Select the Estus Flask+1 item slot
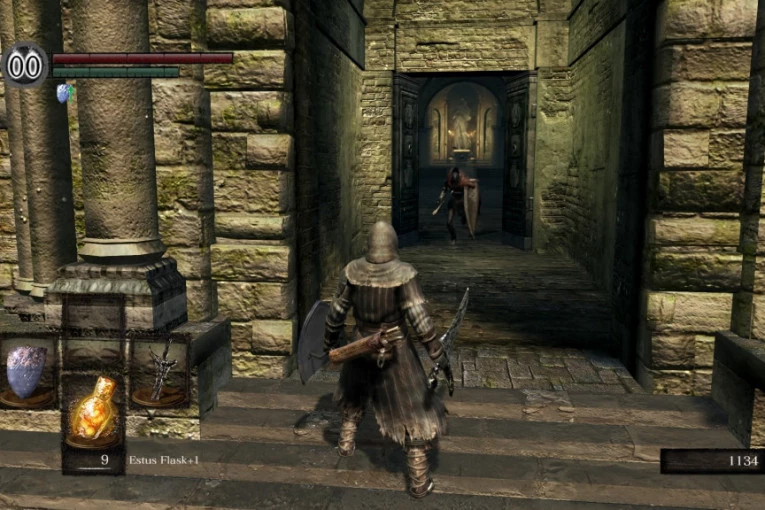 [x=93, y=411]
